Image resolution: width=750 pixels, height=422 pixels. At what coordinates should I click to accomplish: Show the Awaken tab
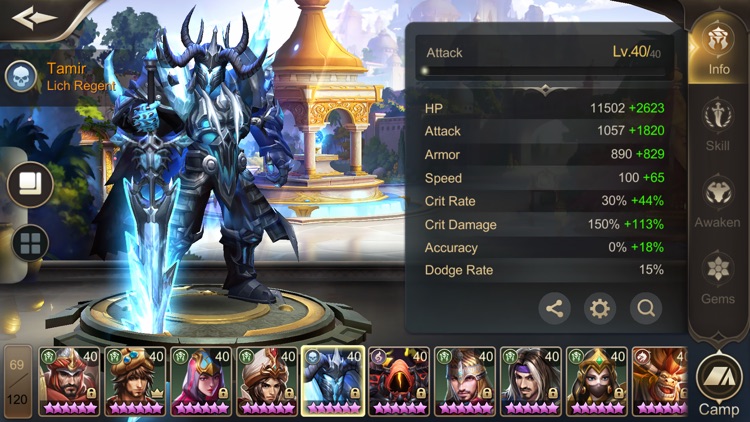point(718,200)
